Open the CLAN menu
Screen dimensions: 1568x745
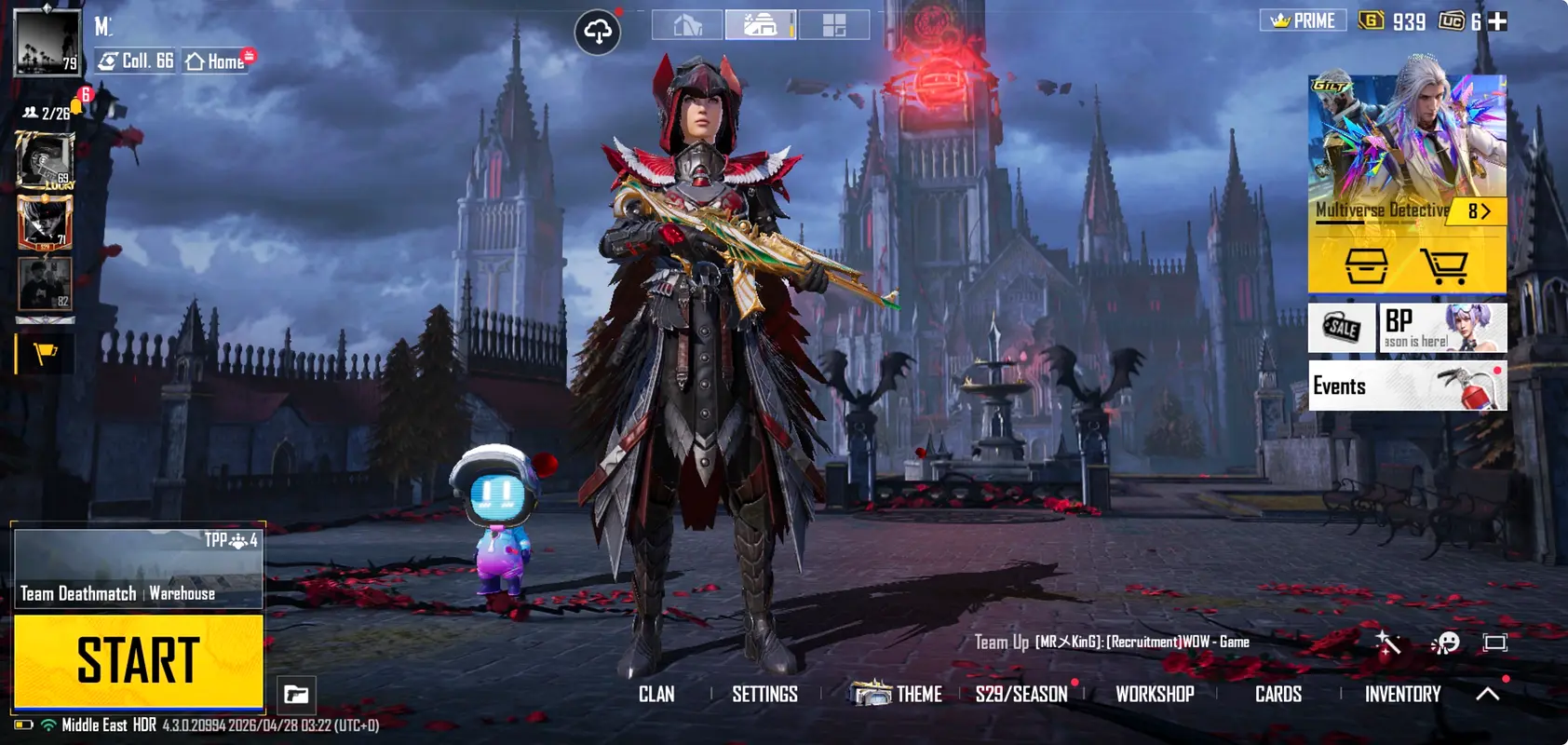pos(656,695)
